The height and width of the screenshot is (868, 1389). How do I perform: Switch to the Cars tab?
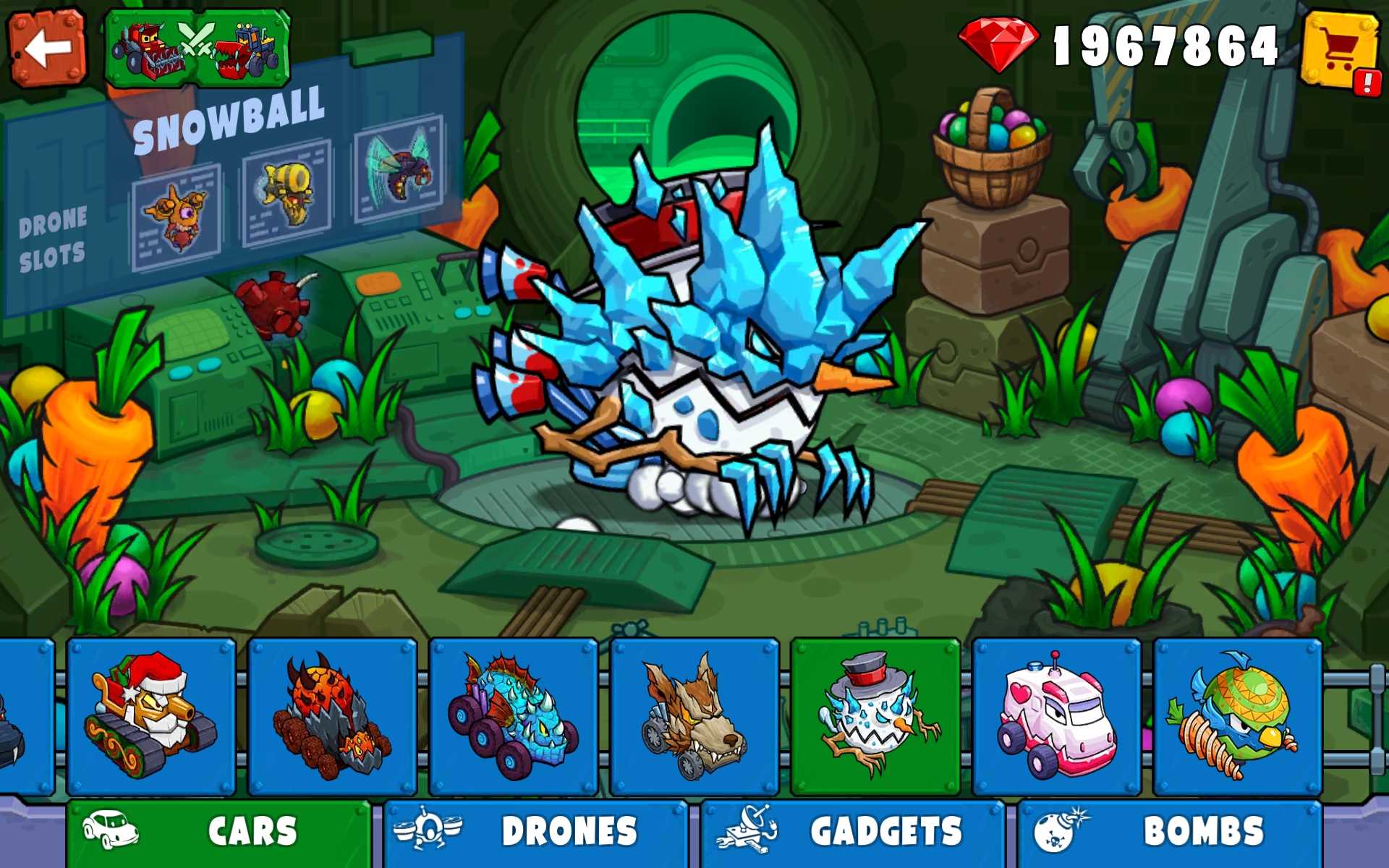click(219, 832)
